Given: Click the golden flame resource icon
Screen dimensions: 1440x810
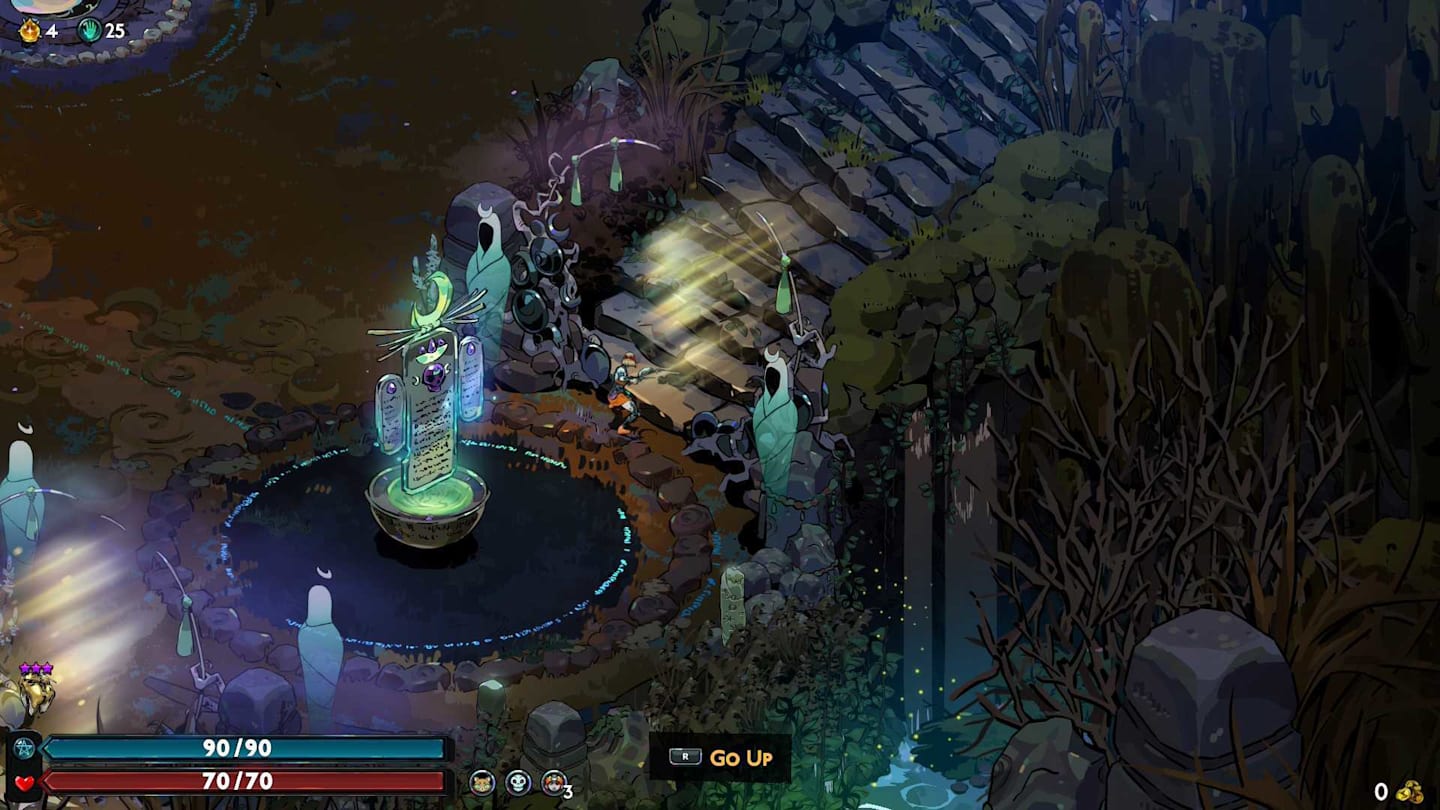Looking at the screenshot, I should click(x=30, y=30).
